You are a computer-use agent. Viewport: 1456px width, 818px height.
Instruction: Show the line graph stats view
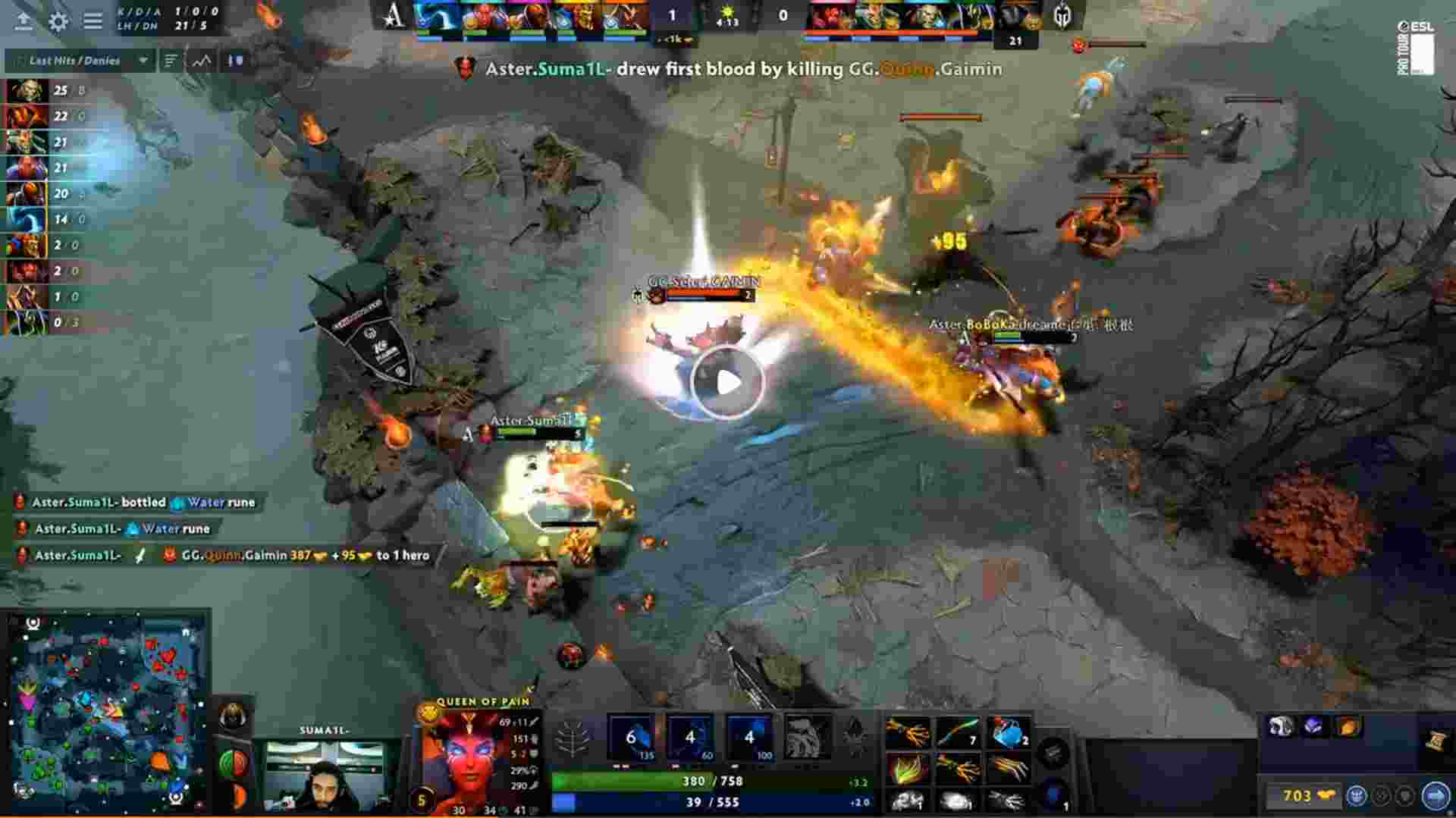click(202, 61)
